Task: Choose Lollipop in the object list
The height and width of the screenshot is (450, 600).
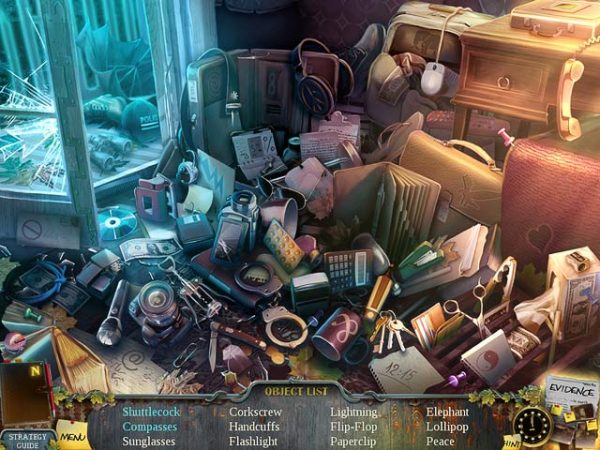Action: [x=446, y=426]
